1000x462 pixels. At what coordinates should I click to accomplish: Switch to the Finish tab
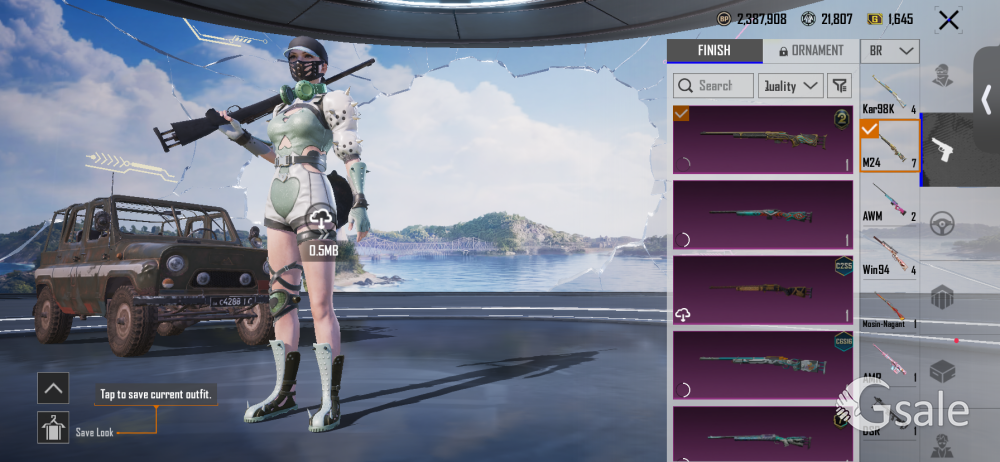tap(713, 51)
